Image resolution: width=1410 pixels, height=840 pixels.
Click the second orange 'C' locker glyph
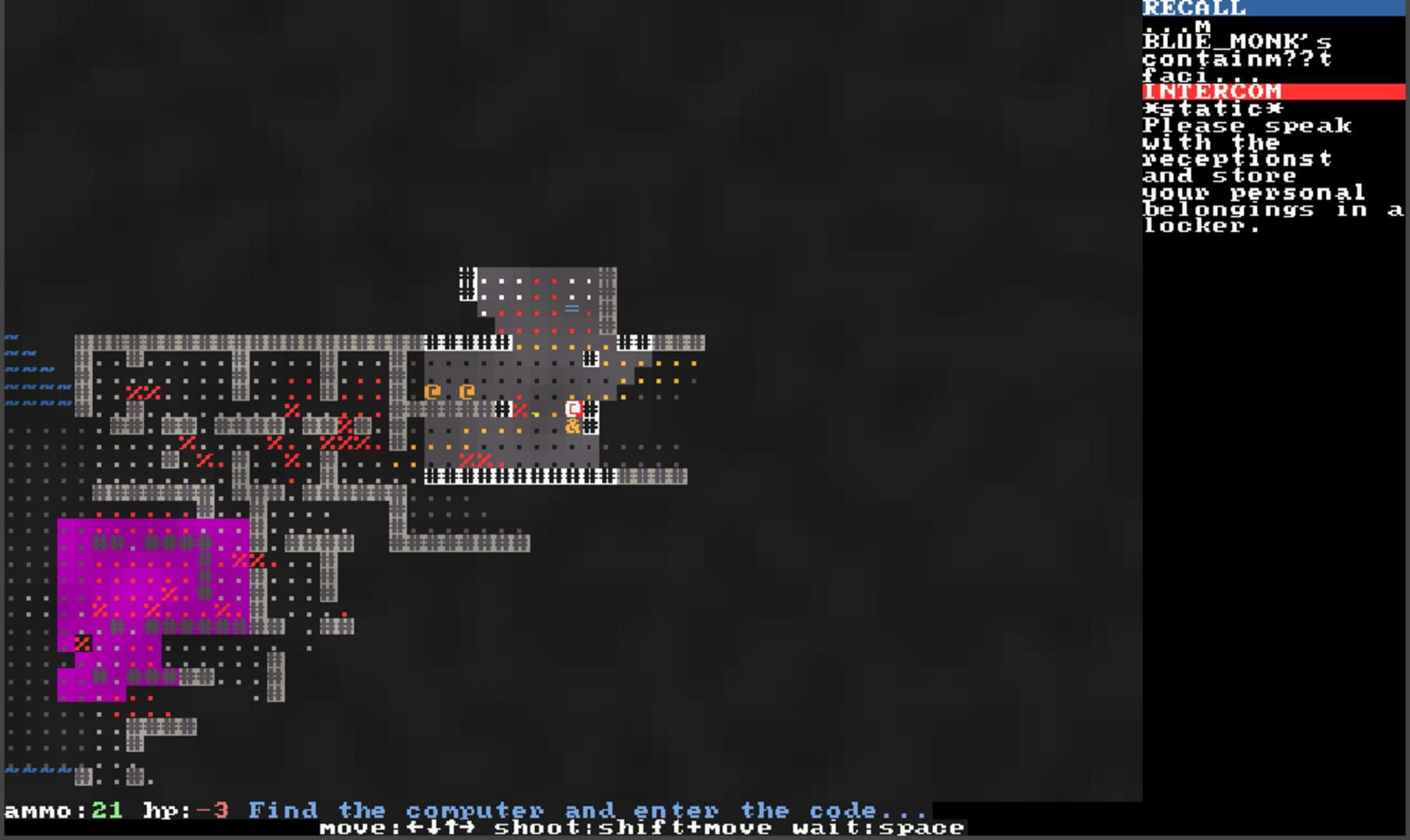pos(467,393)
